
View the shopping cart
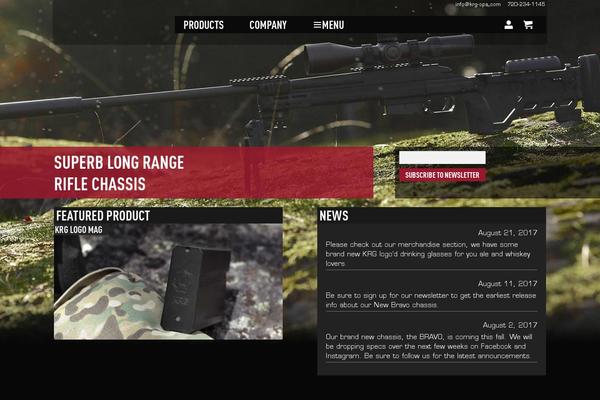pos(528,25)
